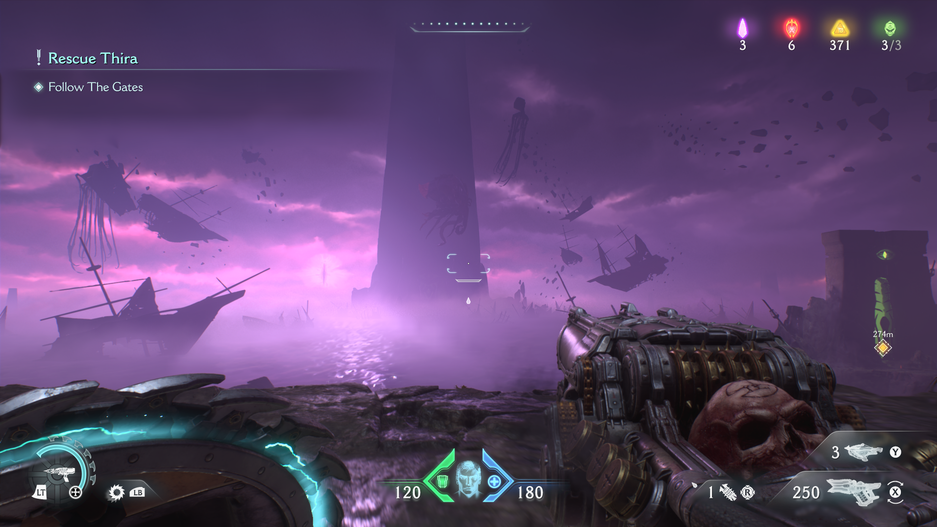Screen dimensions: 937x527
Task: Click the bolt-shaped equipment item icon
Action: click(727, 492)
